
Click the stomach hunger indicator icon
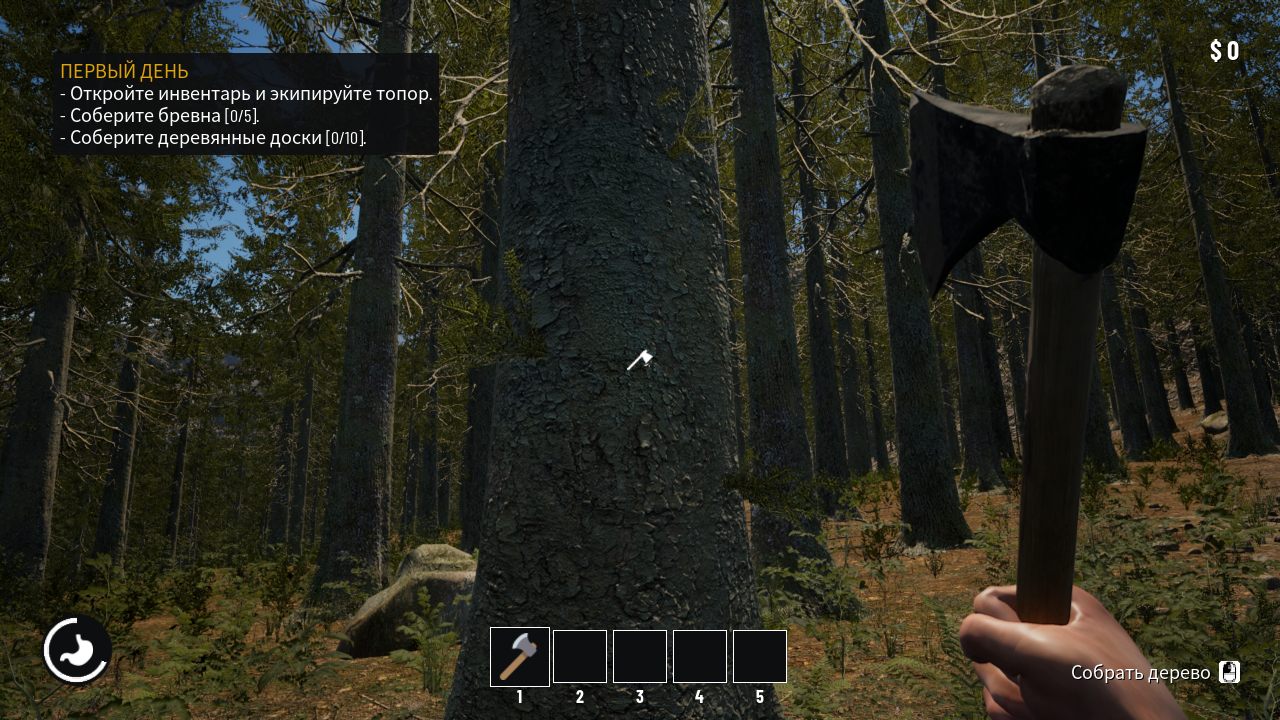(x=77, y=649)
